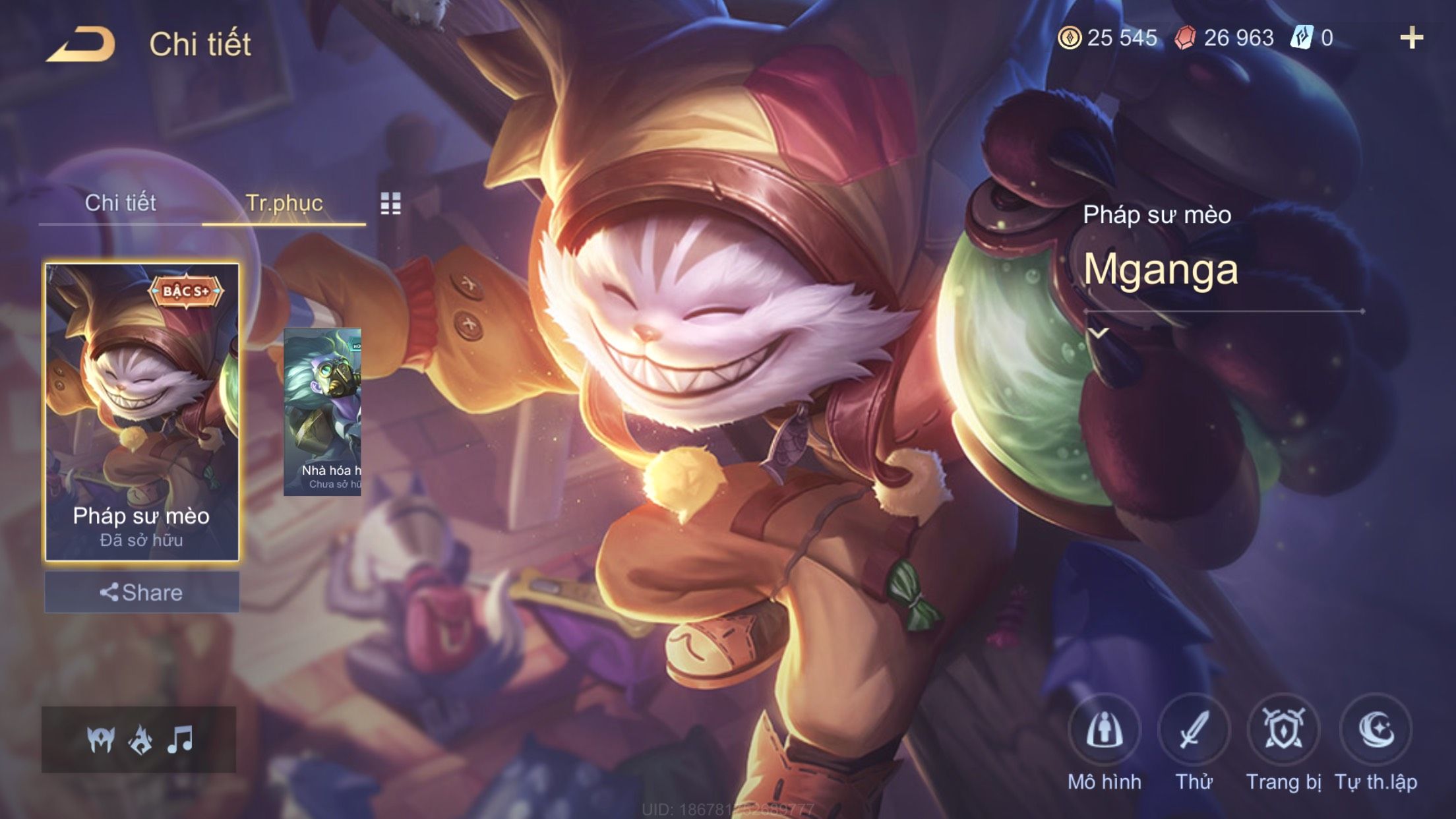Viewport: 1456px width, 819px height.
Task: Share the Pháp sư mèo skin
Action: pyautogui.click(x=142, y=592)
